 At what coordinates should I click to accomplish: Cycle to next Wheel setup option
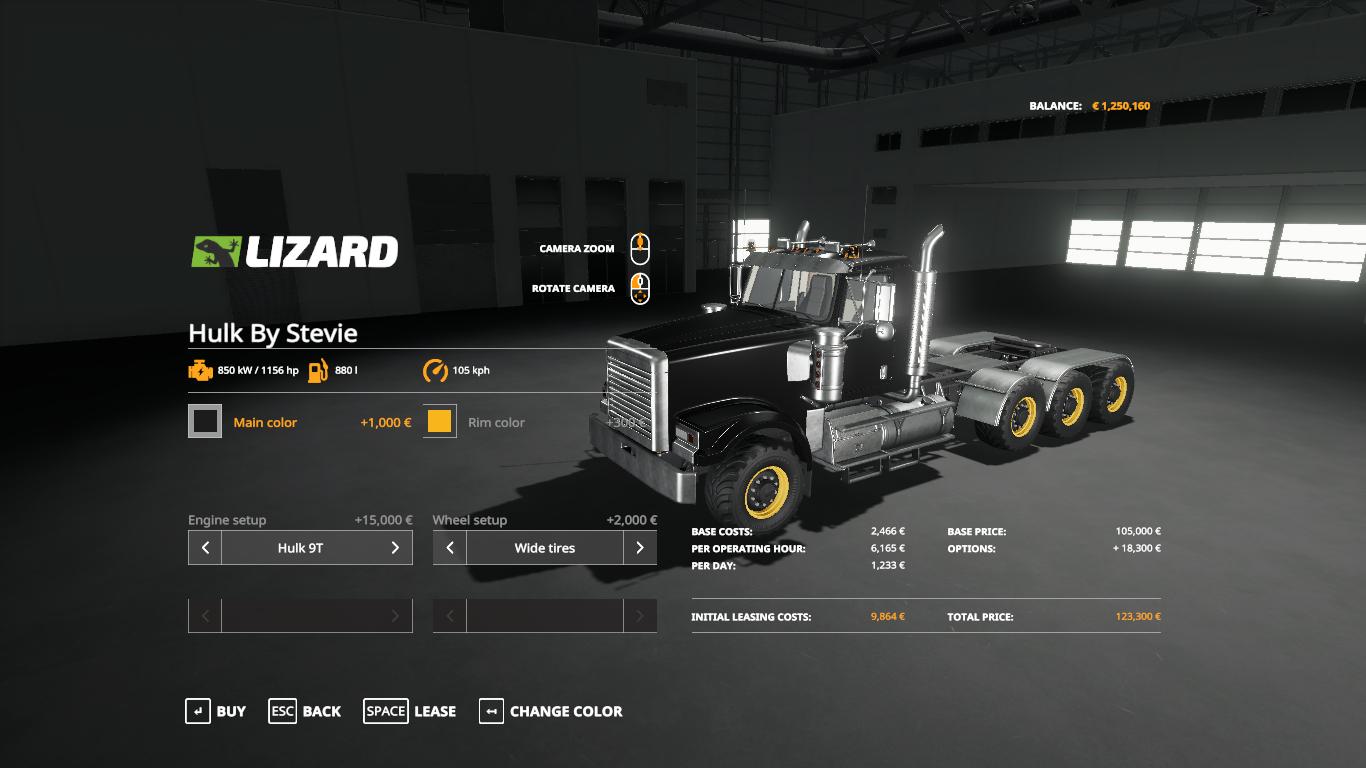(640, 548)
